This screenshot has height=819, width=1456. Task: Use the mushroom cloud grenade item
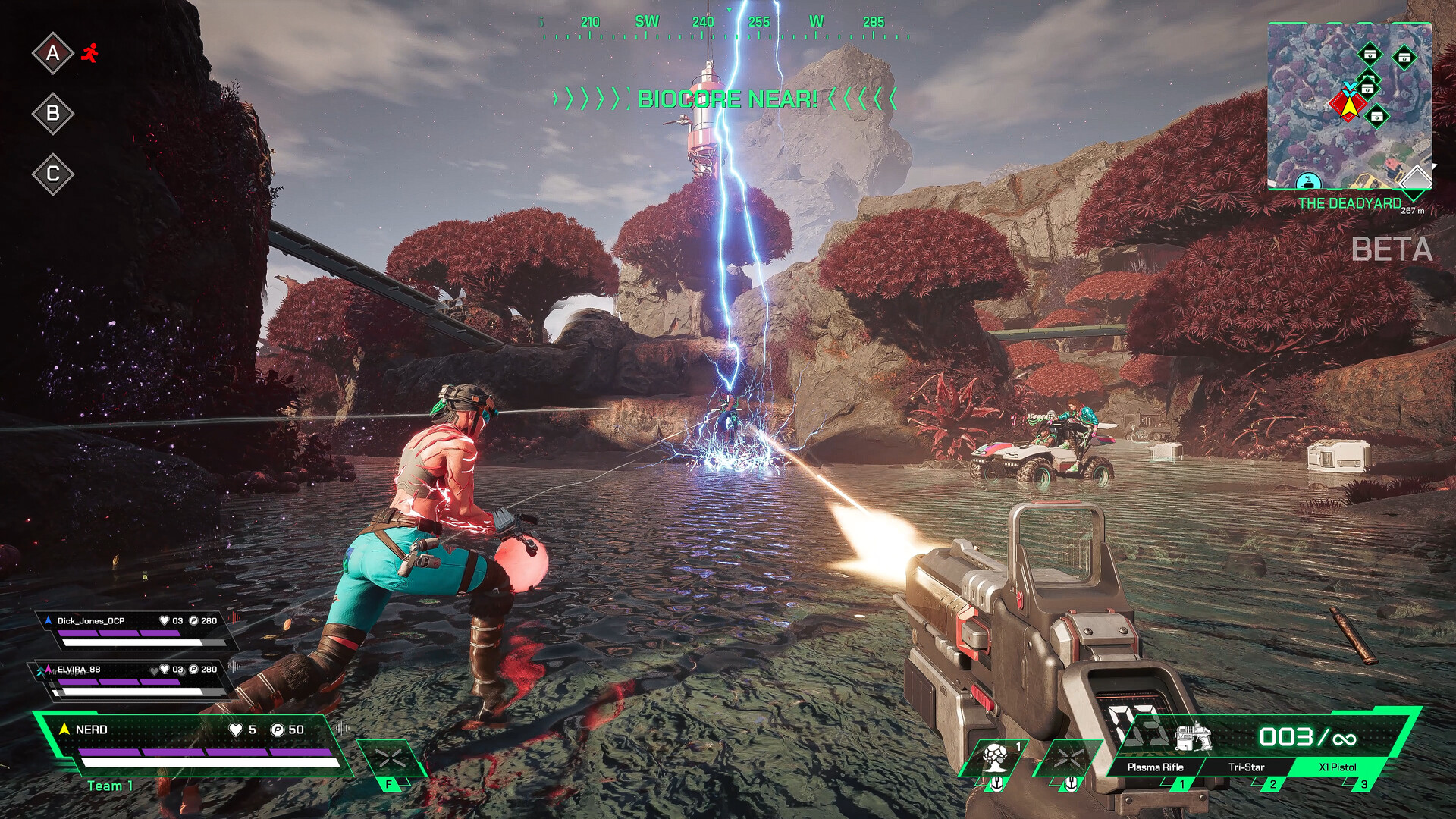point(995,758)
